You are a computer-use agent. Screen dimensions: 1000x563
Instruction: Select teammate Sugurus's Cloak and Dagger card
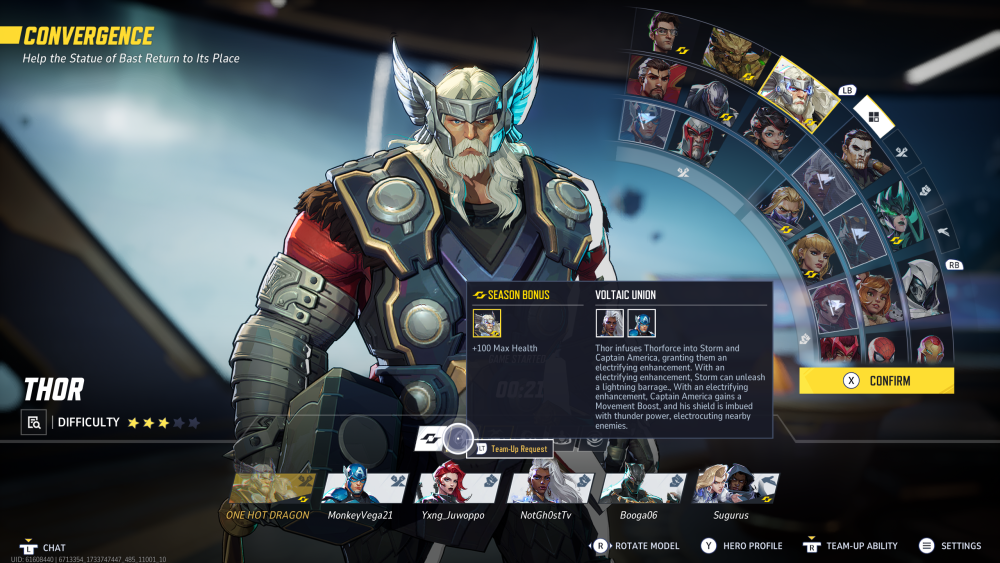[x=733, y=489]
